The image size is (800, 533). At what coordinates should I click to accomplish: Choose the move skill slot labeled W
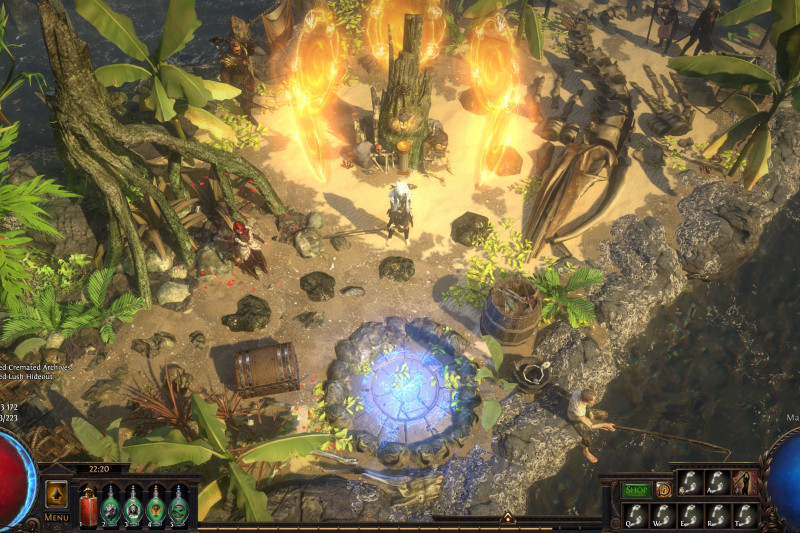point(663,514)
